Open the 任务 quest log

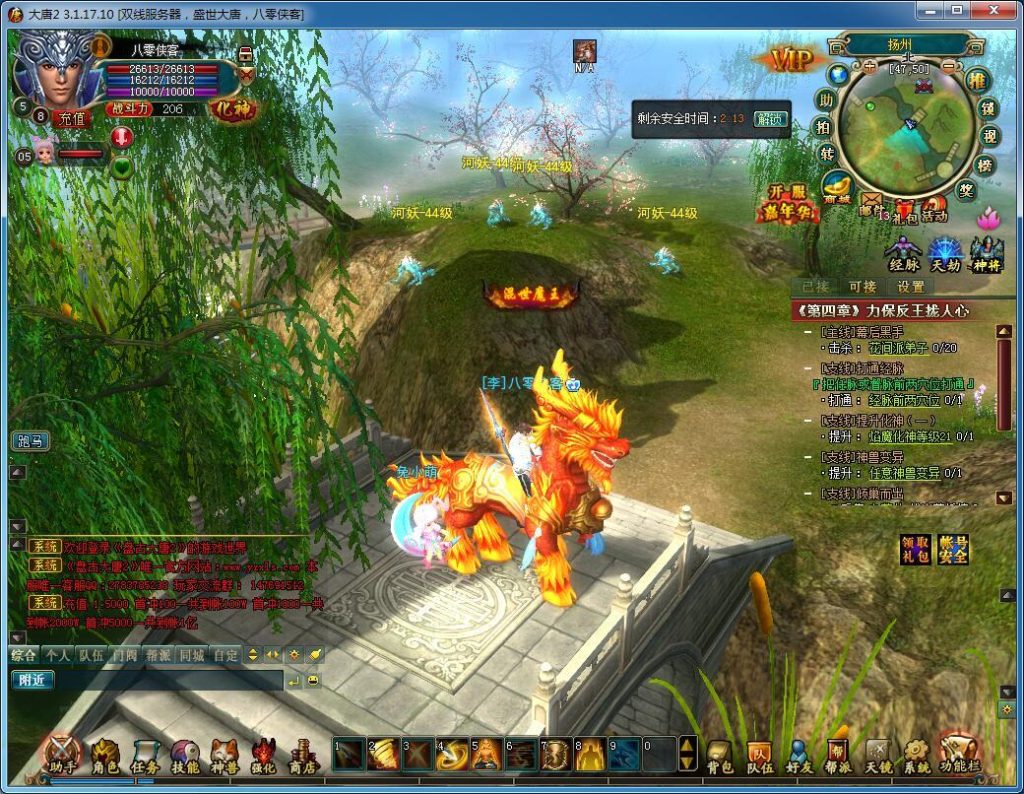pyautogui.click(x=146, y=757)
